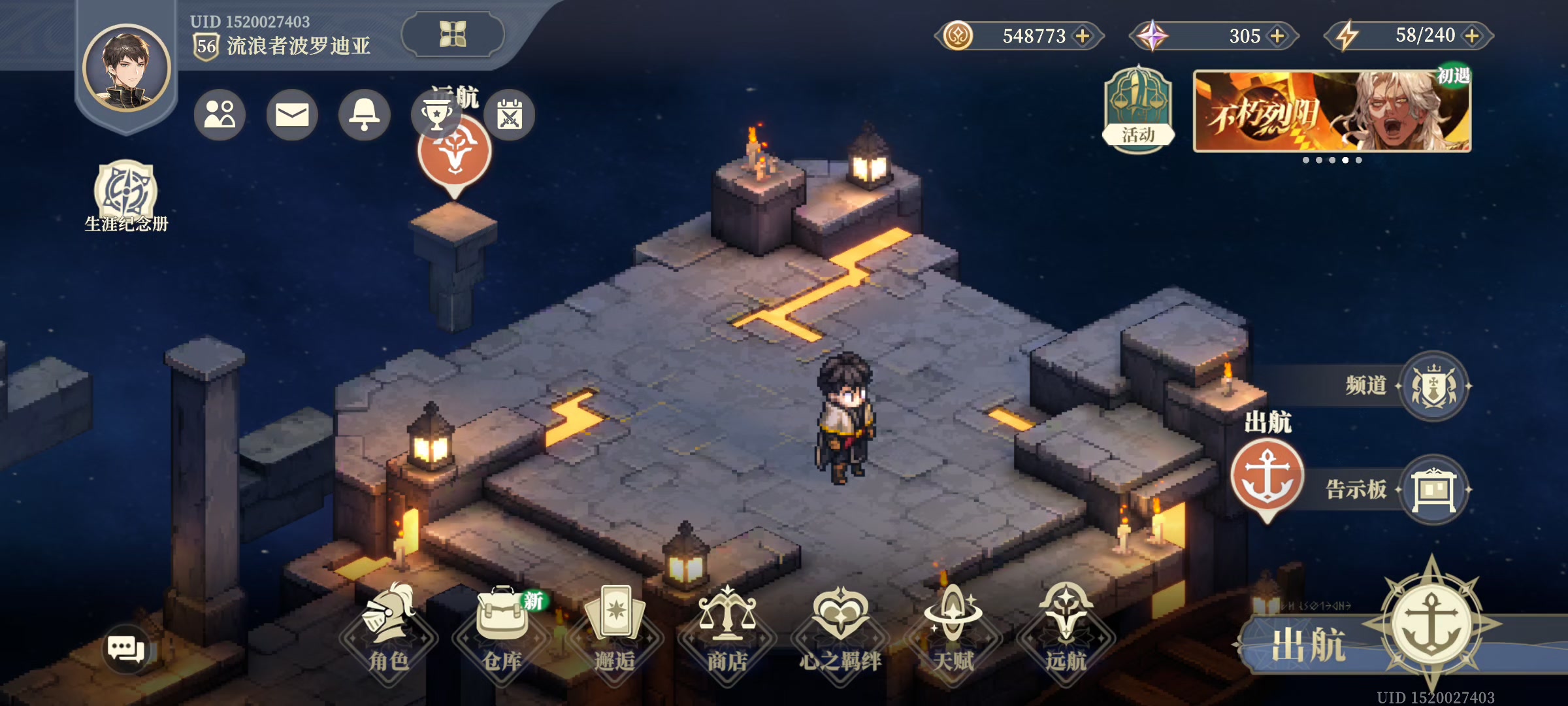Open the 告示板 notice board
1568x706 pixels.
click(1433, 489)
